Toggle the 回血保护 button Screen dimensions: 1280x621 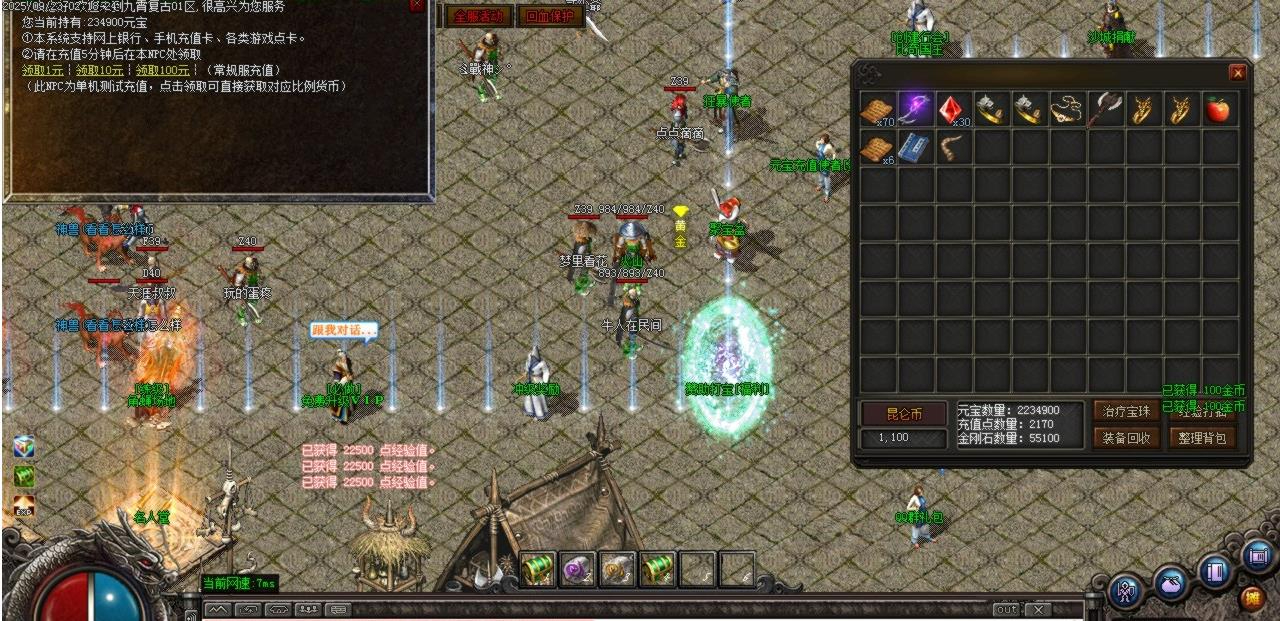coord(550,16)
